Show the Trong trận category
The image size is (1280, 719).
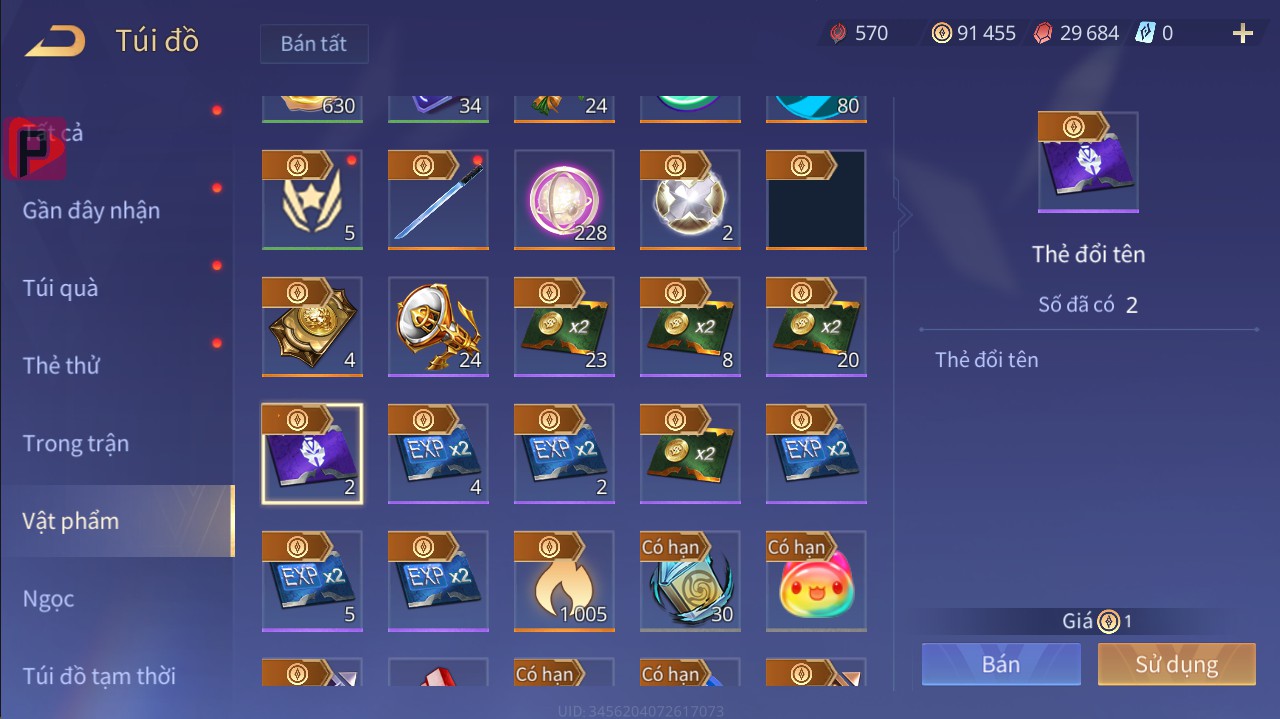pos(76,443)
